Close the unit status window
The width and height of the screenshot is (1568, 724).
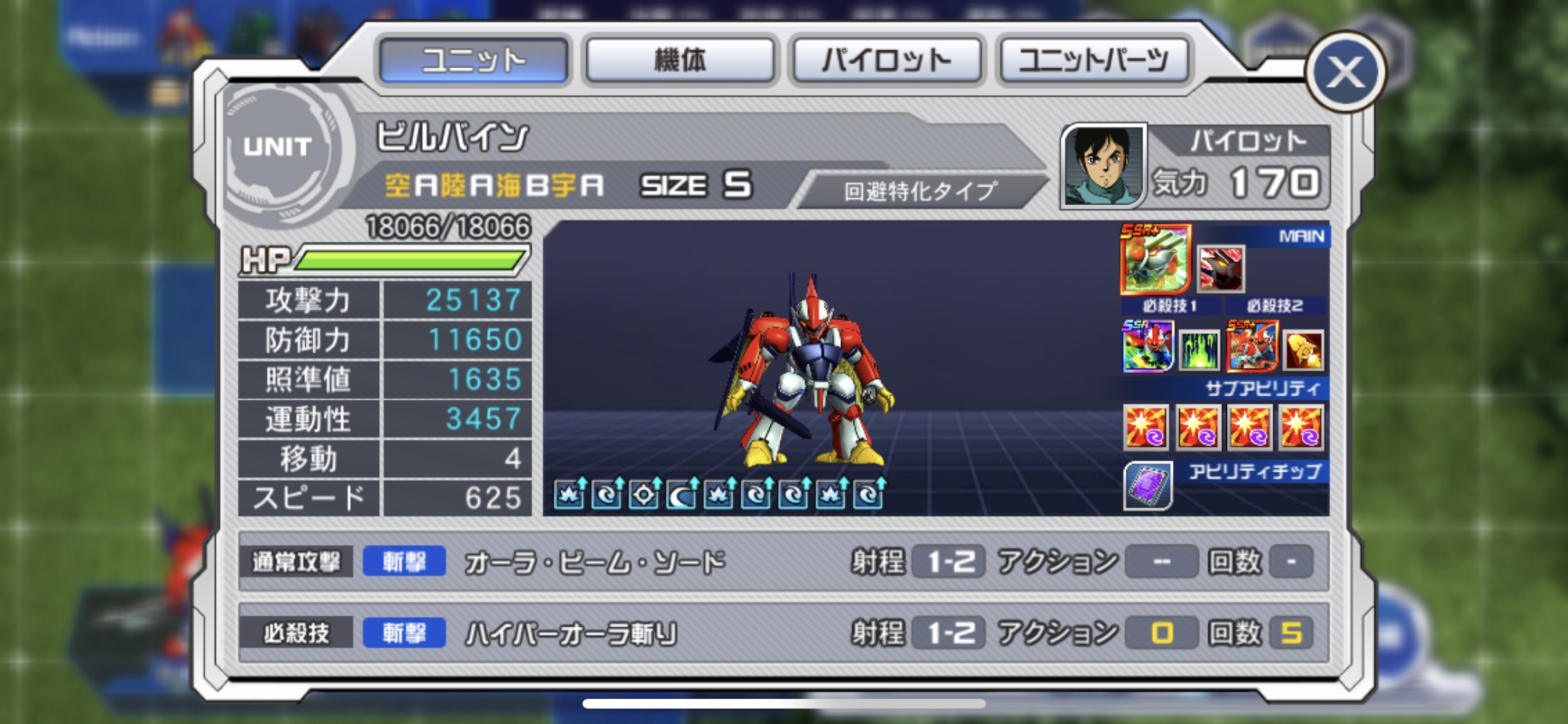click(x=1345, y=71)
